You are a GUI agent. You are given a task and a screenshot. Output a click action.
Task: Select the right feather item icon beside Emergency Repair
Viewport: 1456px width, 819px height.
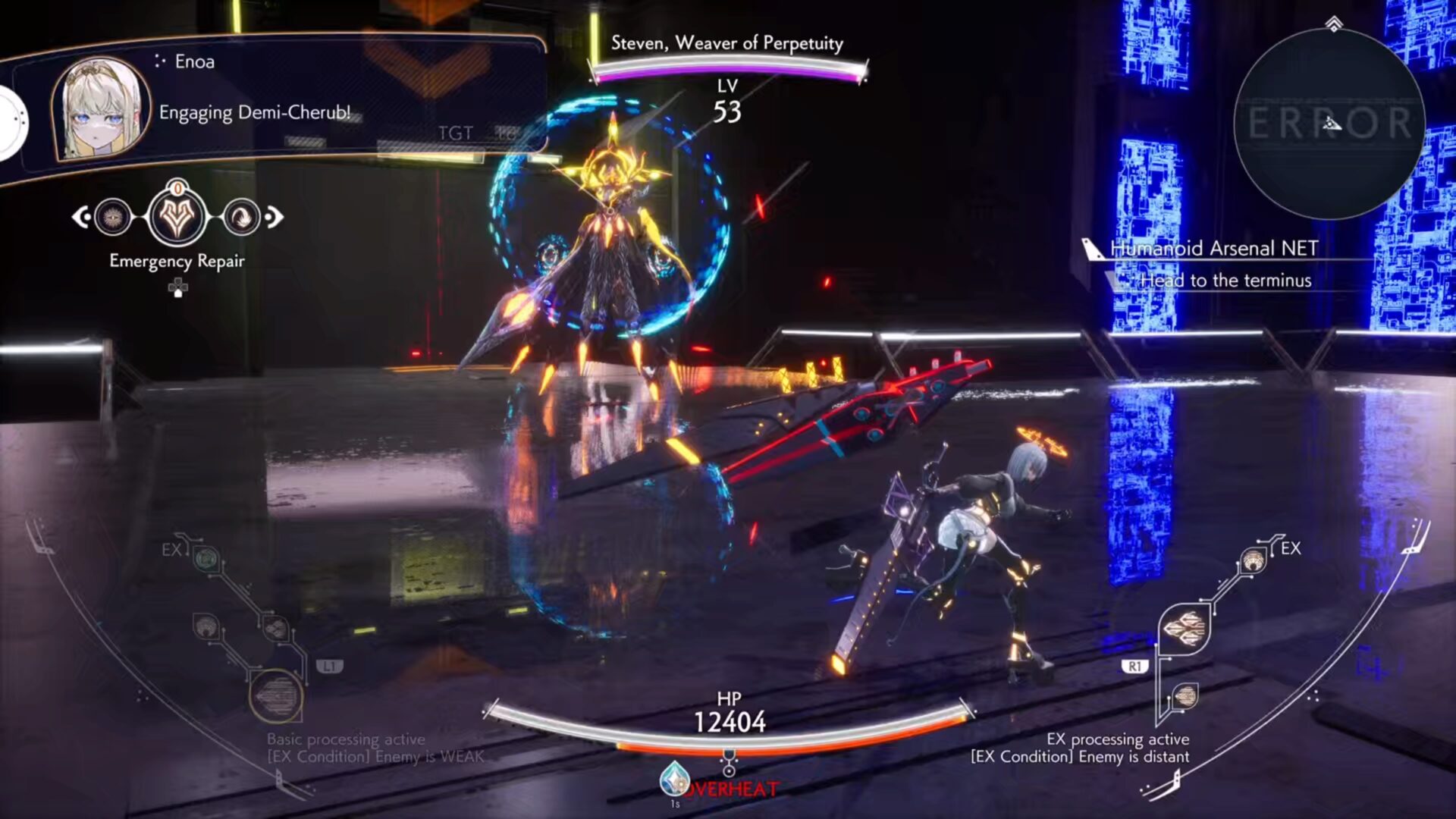pos(241,218)
